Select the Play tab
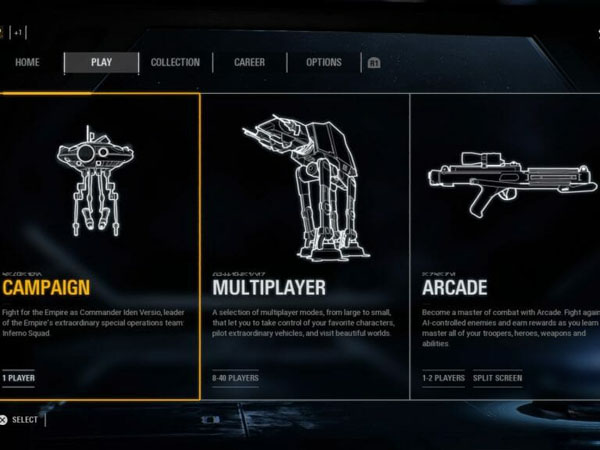600x450 pixels. tap(101, 63)
